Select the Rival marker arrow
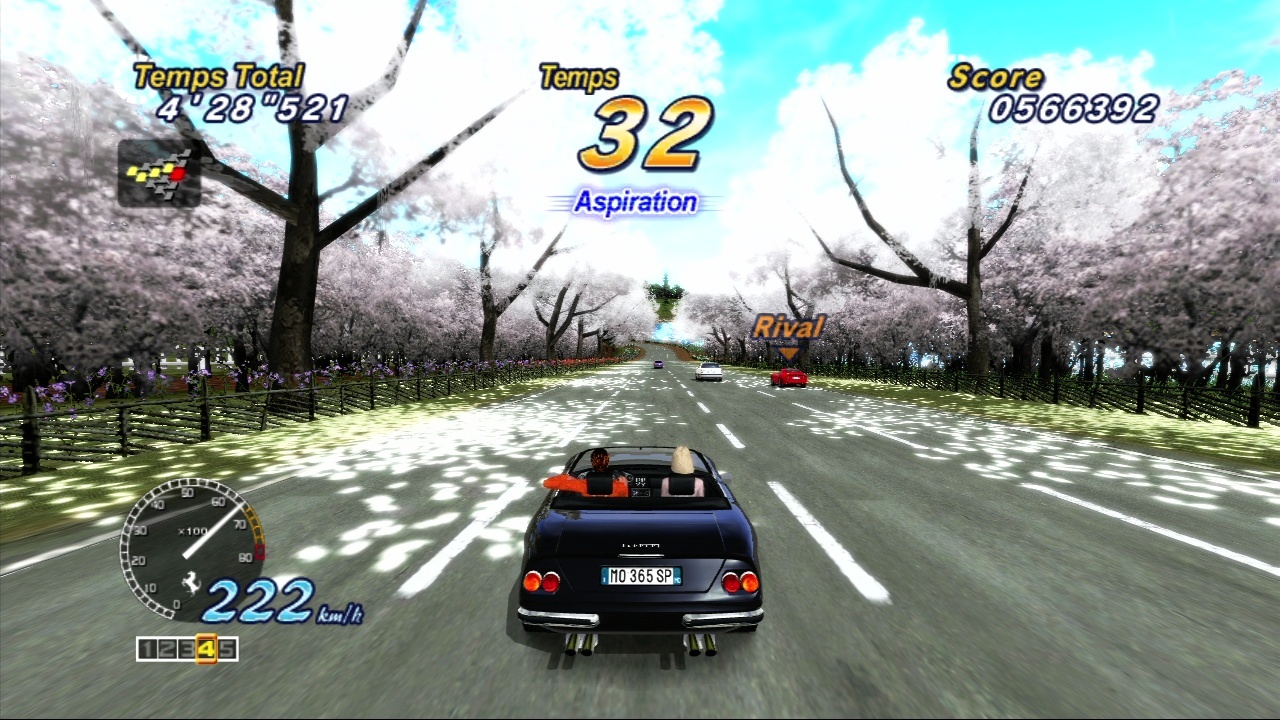1280x720 pixels. tap(789, 352)
